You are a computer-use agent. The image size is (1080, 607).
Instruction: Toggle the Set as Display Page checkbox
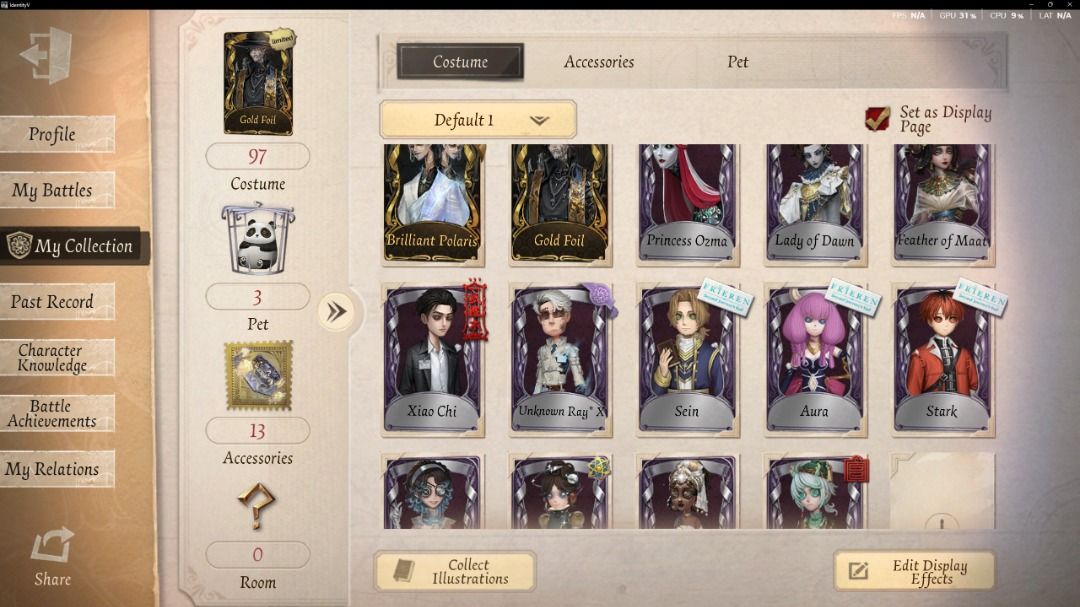pos(877,120)
